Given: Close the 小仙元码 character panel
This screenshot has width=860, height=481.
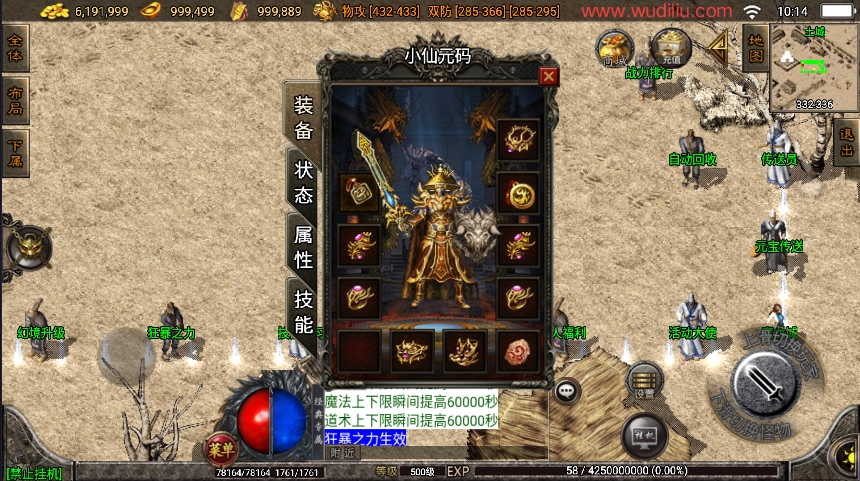Looking at the screenshot, I should point(548,76).
